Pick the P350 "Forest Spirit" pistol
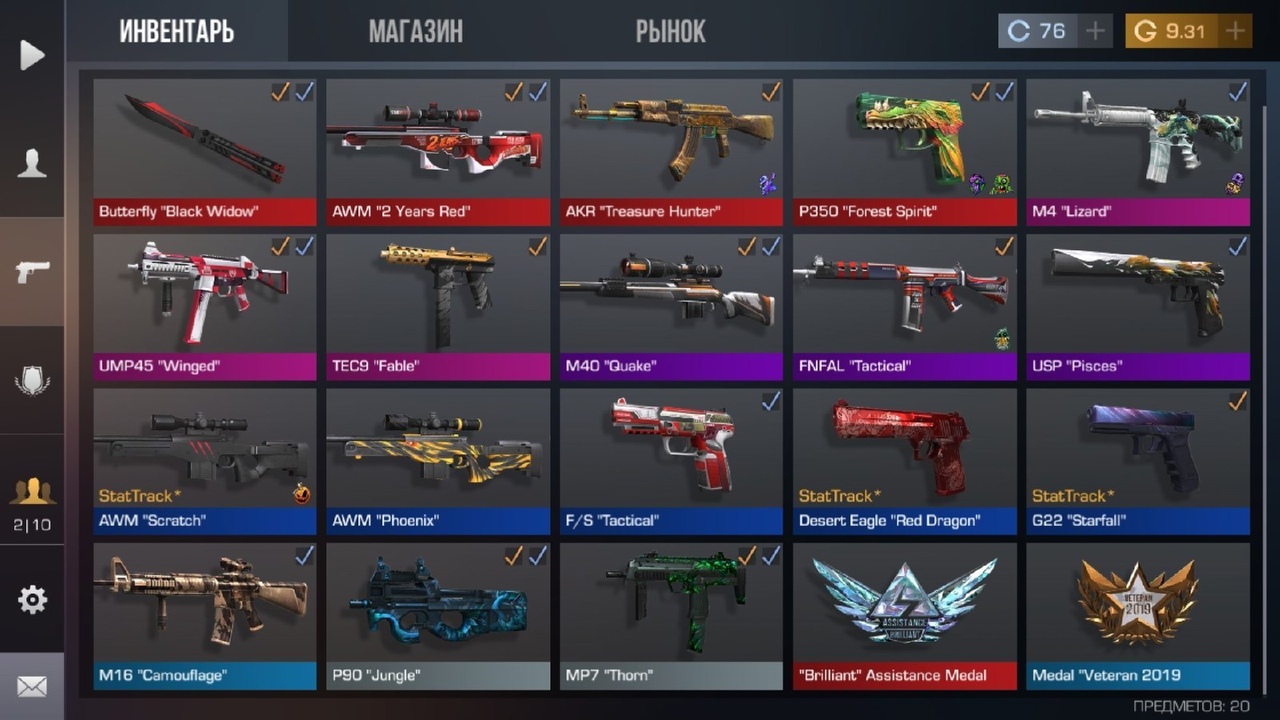This screenshot has height=720, width=1280. [904, 150]
